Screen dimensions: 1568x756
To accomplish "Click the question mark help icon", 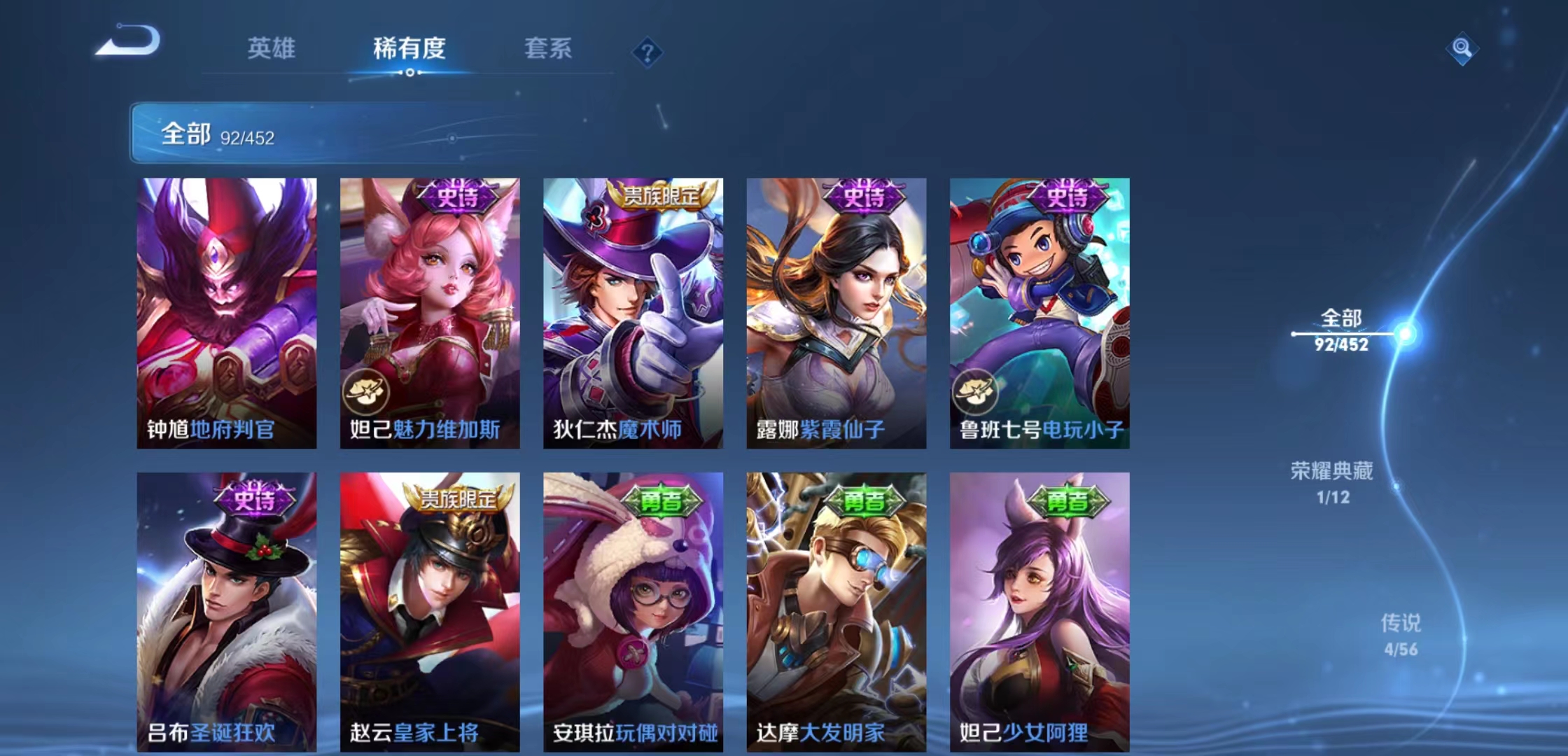I will point(647,51).
